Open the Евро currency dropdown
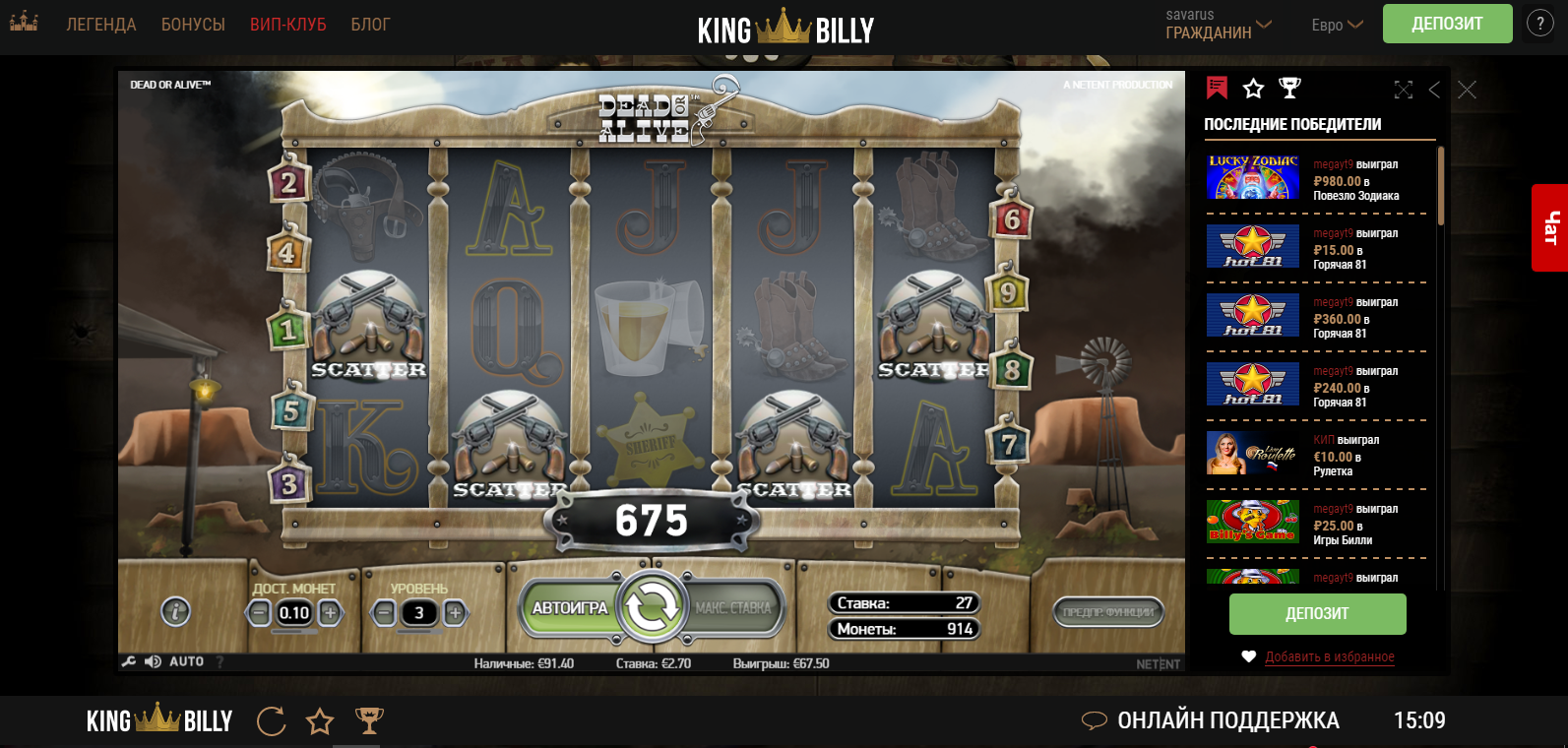The height and width of the screenshot is (748, 1568). (1336, 25)
